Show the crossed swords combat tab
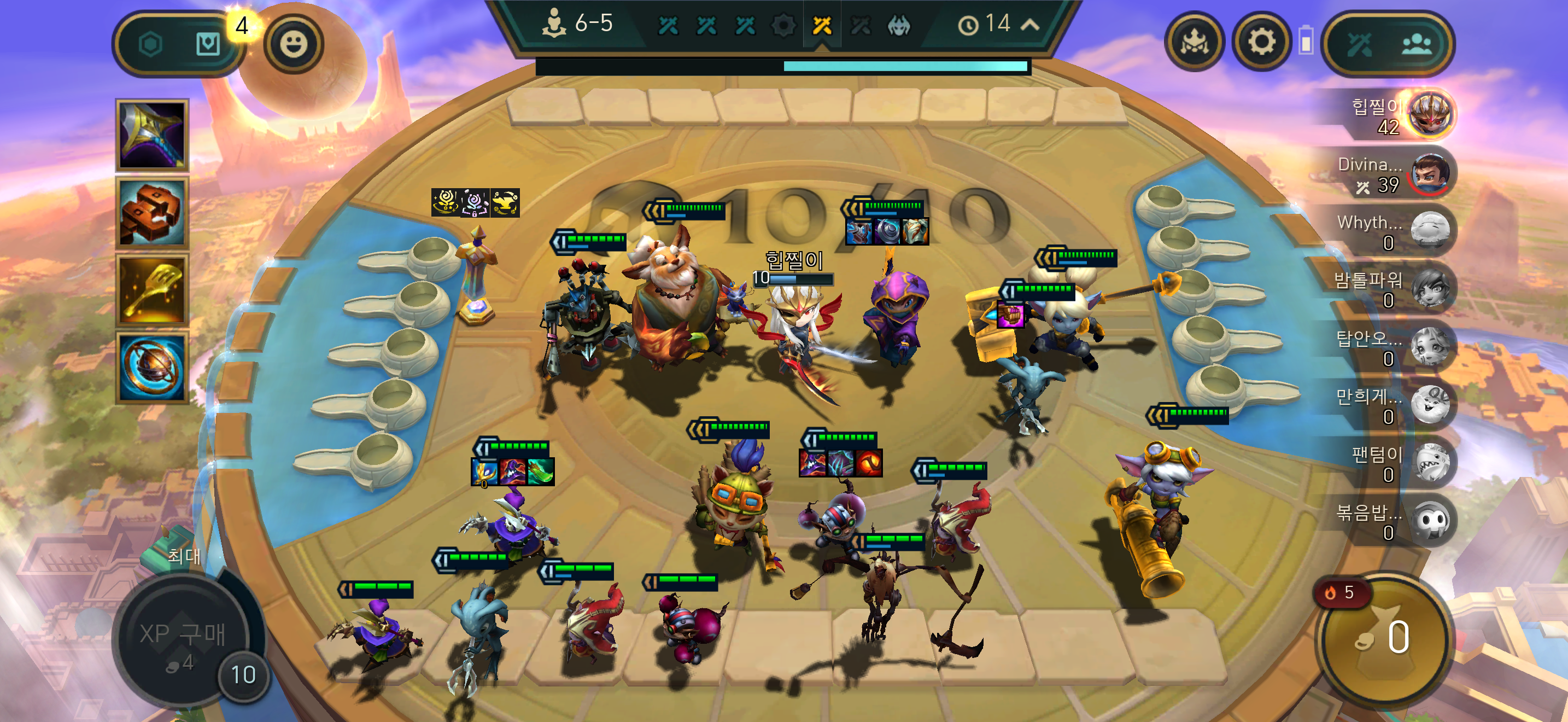Screen dimensions: 1568x722 [1359, 44]
